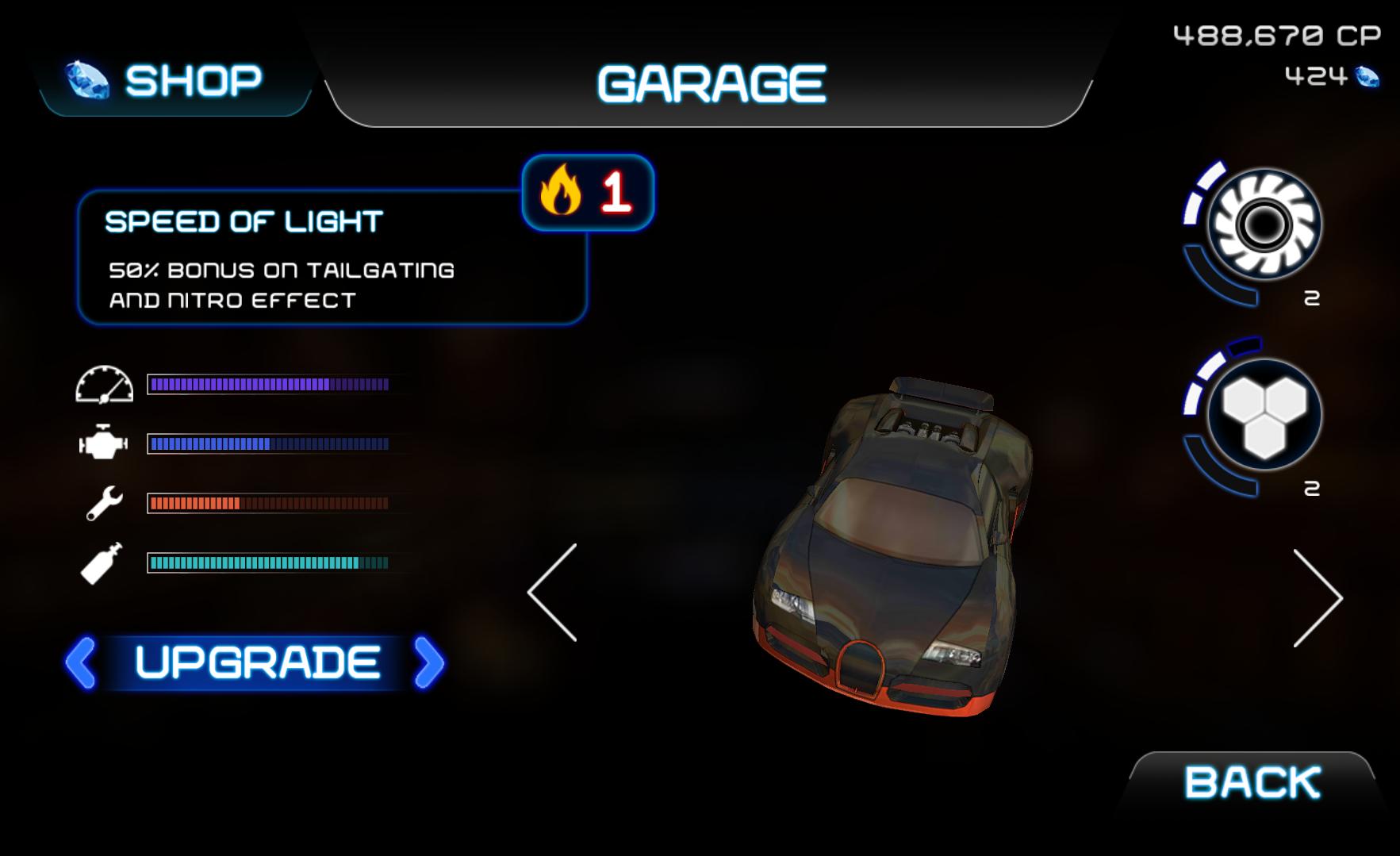1400x856 pixels.
Task: Show the next car
Action: (x=1317, y=598)
